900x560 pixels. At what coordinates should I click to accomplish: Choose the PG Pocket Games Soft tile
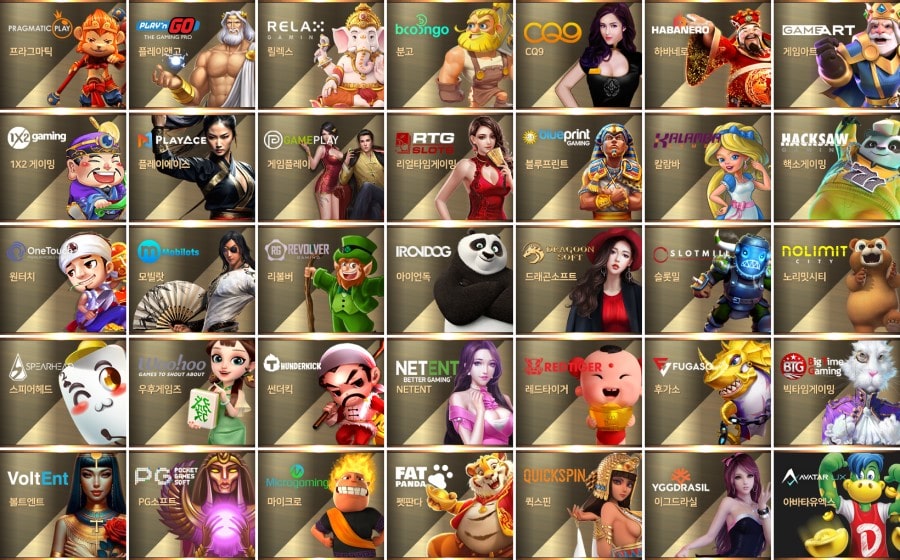pyautogui.click(x=192, y=503)
